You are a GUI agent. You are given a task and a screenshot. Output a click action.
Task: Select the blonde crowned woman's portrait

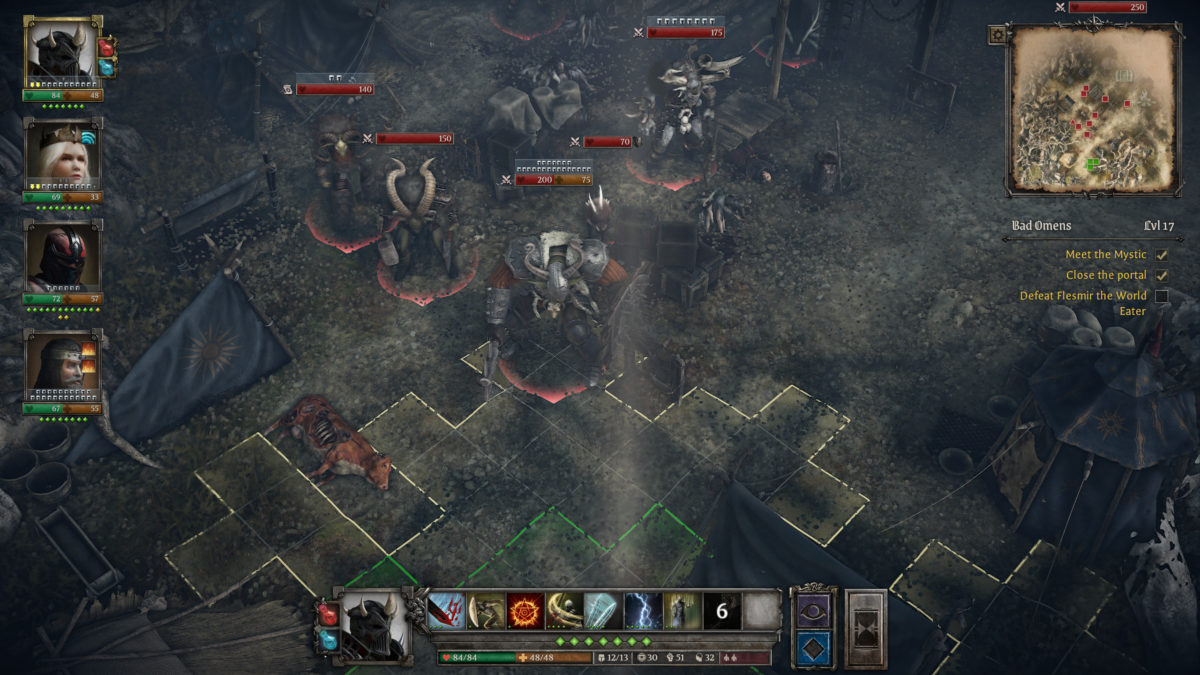[62, 153]
